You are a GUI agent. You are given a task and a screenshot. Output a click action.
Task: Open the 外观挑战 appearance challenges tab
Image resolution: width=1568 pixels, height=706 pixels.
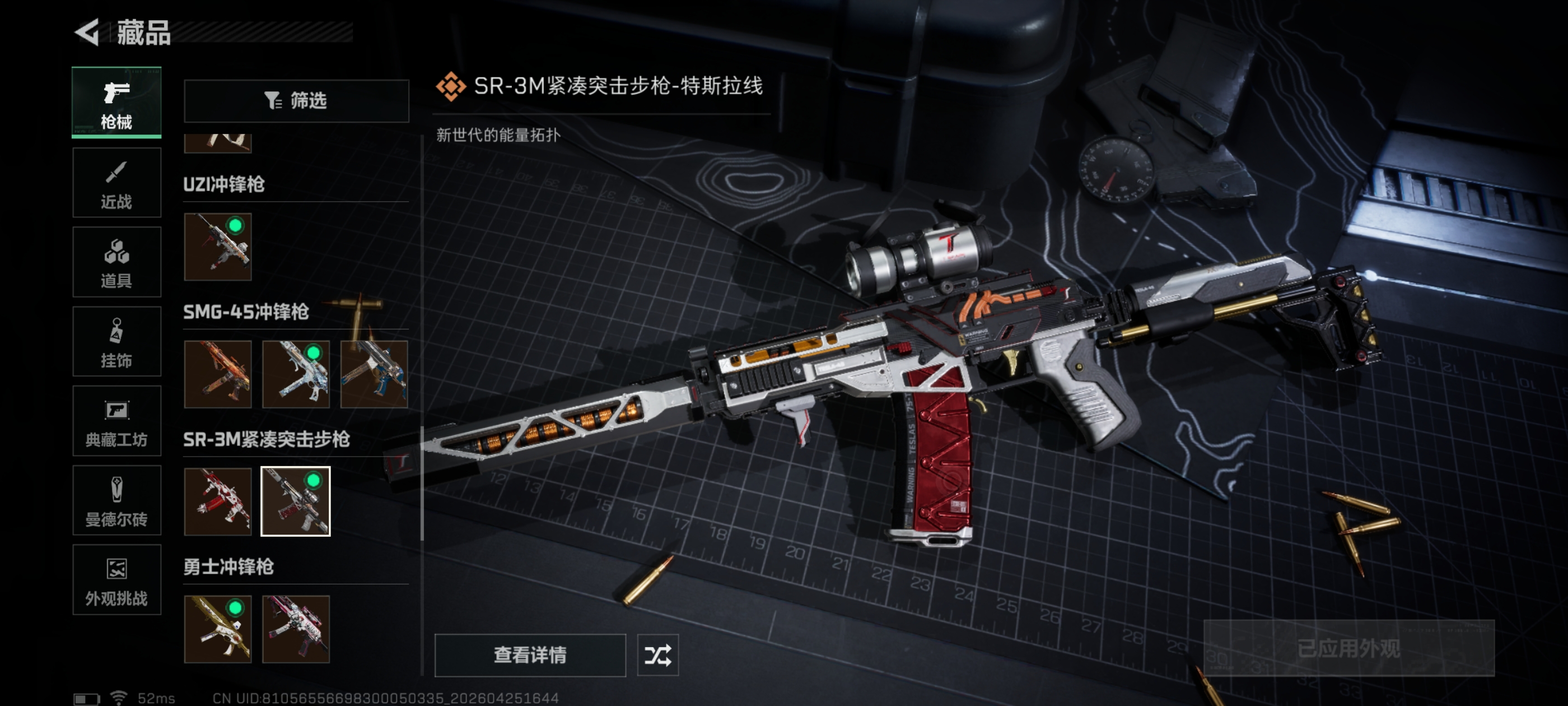coord(116,580)
